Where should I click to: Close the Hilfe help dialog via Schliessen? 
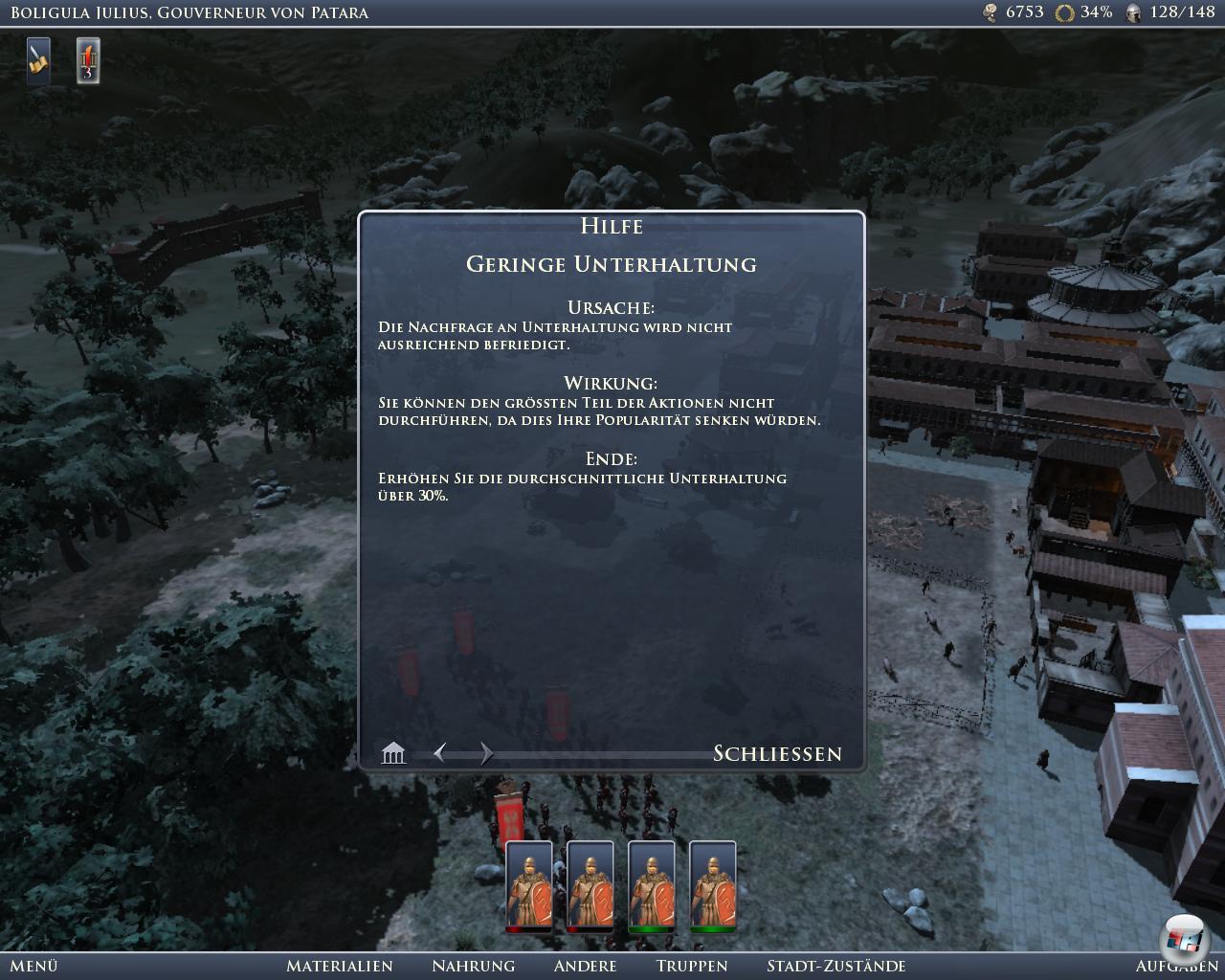777,754
